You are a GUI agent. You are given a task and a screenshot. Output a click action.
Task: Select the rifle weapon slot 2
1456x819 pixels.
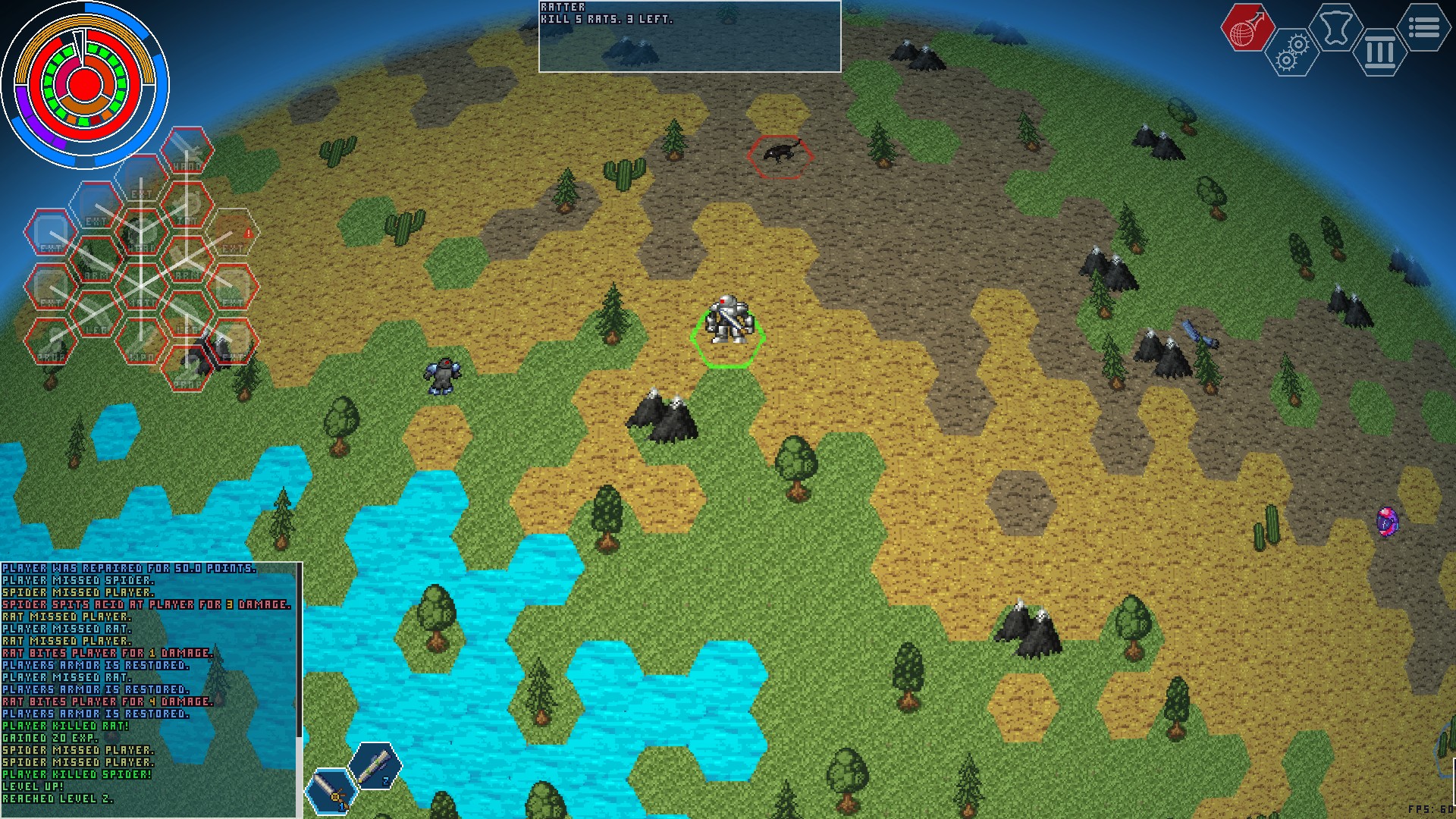point(375,766)
